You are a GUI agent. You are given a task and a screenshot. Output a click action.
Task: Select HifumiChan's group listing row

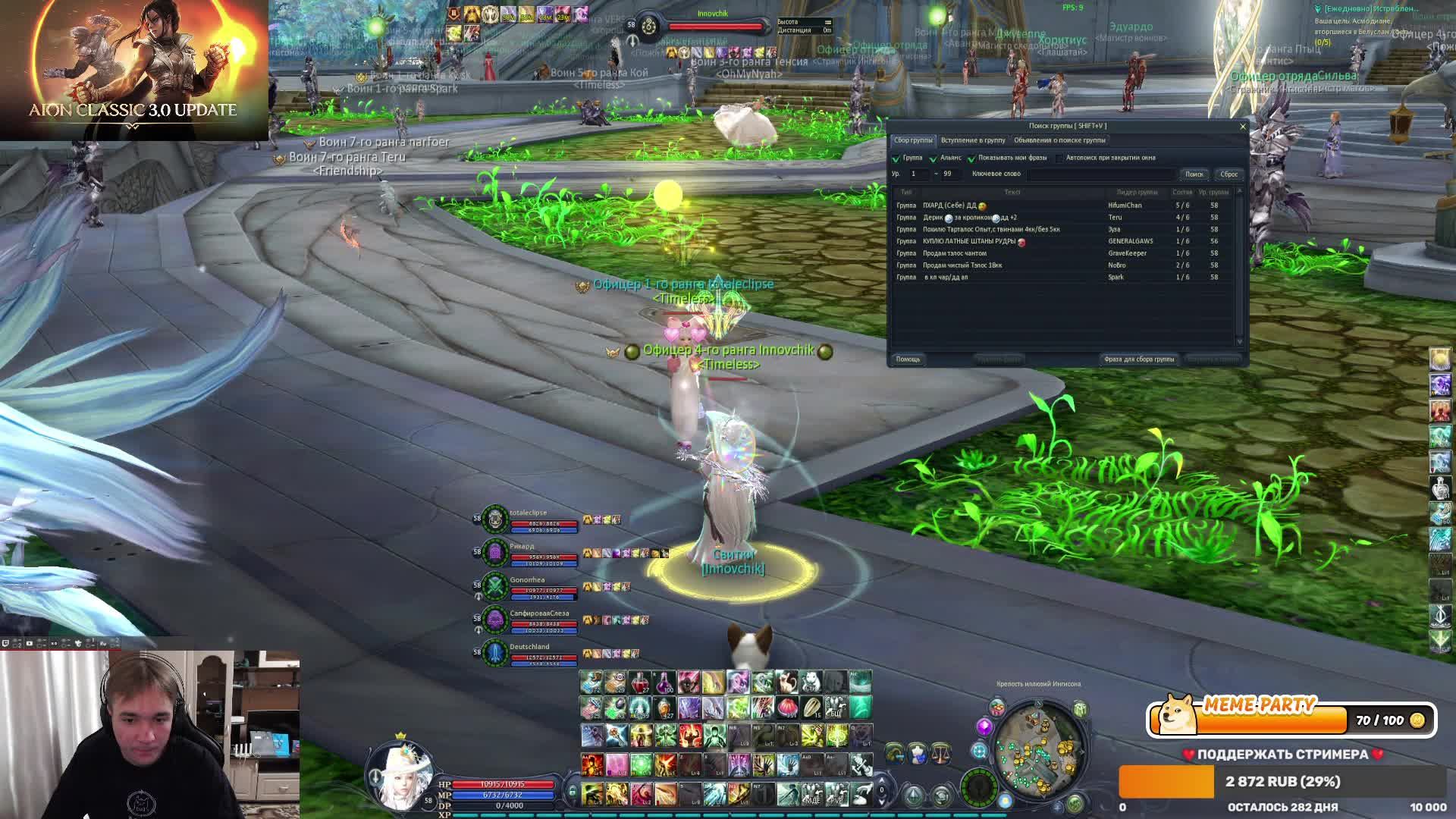1062,206
